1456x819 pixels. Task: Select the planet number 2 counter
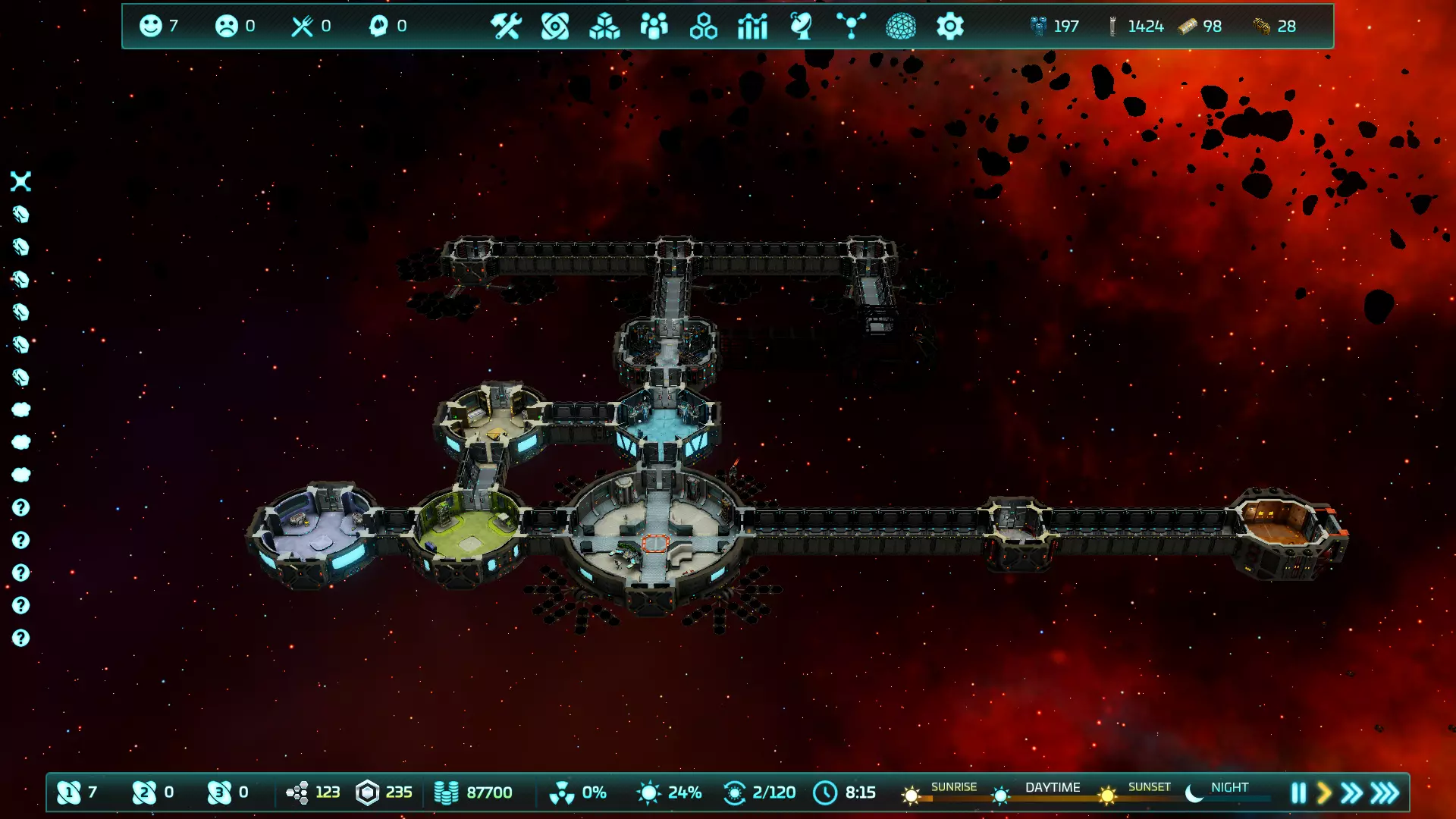point(144,792)
